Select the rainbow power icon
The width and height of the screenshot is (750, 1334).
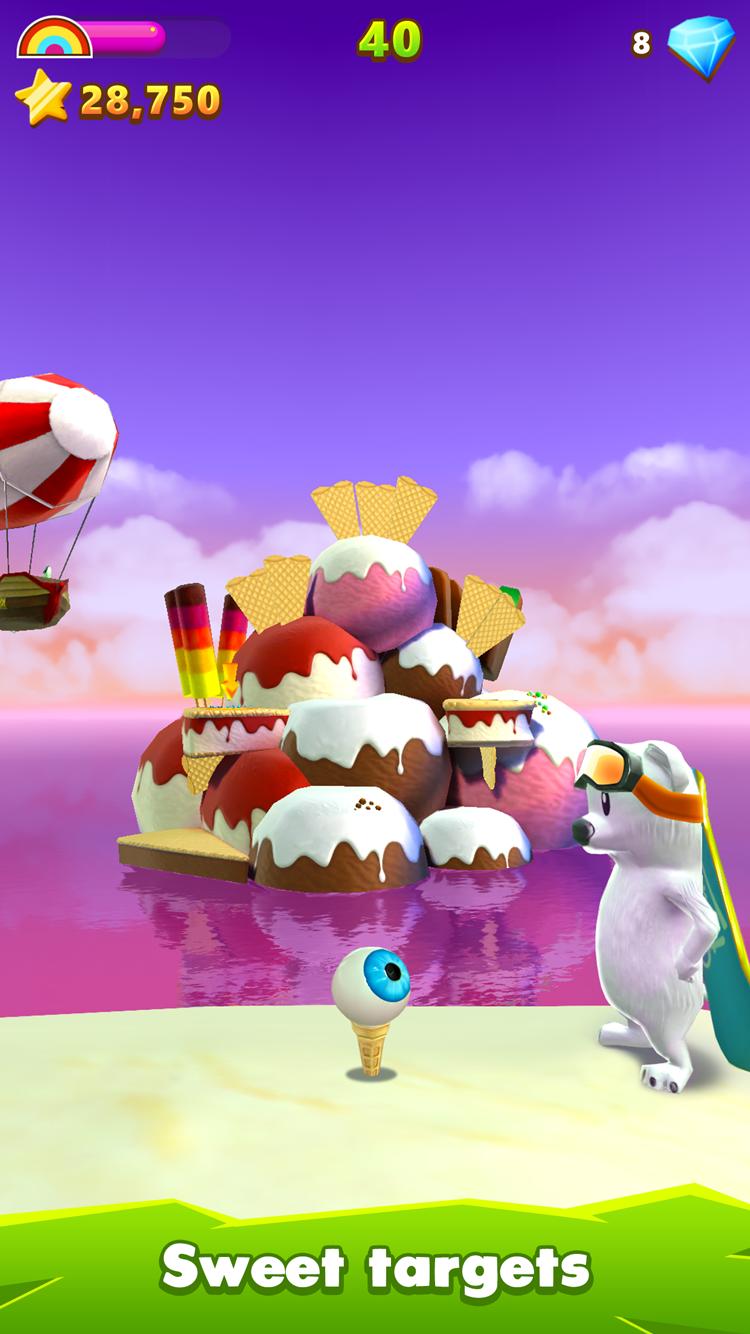pos(54,37)
